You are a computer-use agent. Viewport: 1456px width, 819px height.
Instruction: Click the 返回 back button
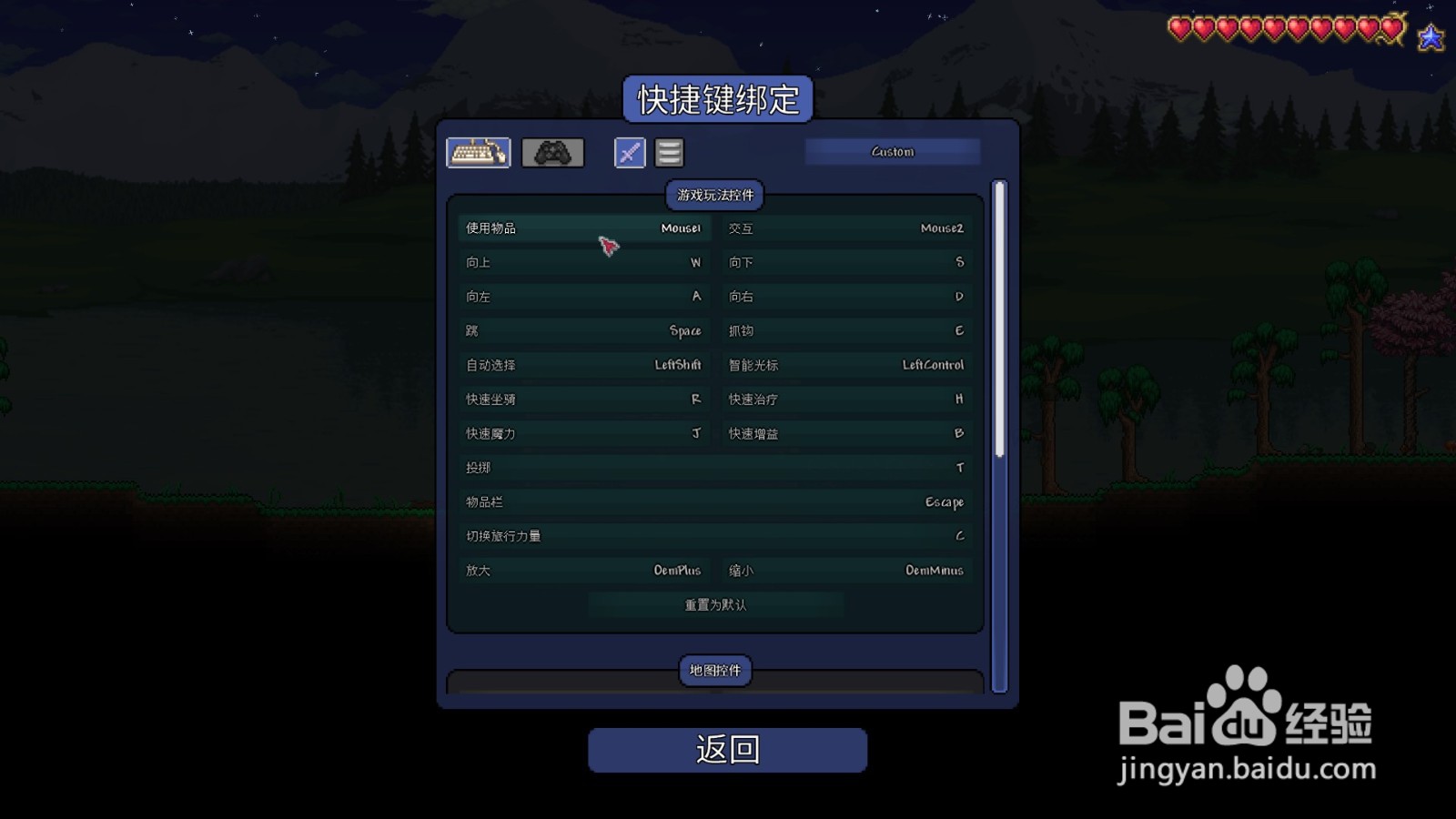727,752
